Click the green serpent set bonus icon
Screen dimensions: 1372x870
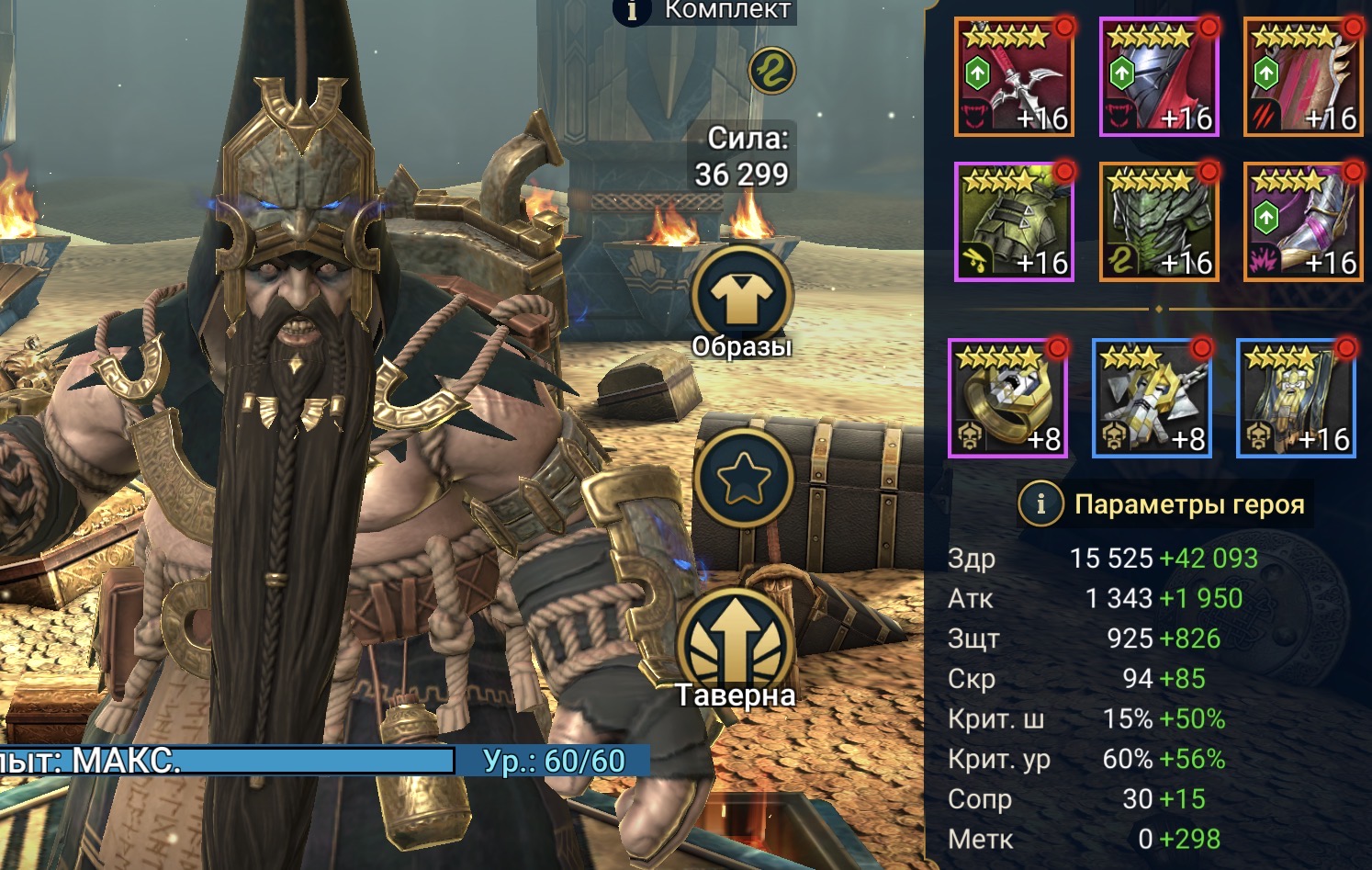(x=771, y=71)
